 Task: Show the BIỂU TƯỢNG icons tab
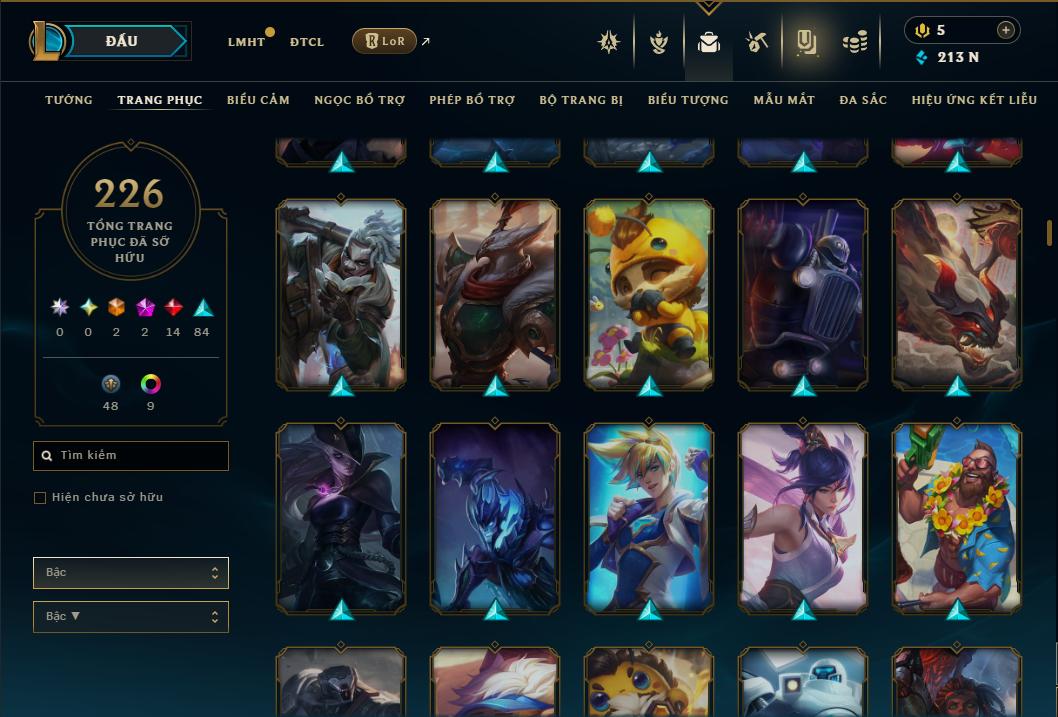click(x=688, y=100)
